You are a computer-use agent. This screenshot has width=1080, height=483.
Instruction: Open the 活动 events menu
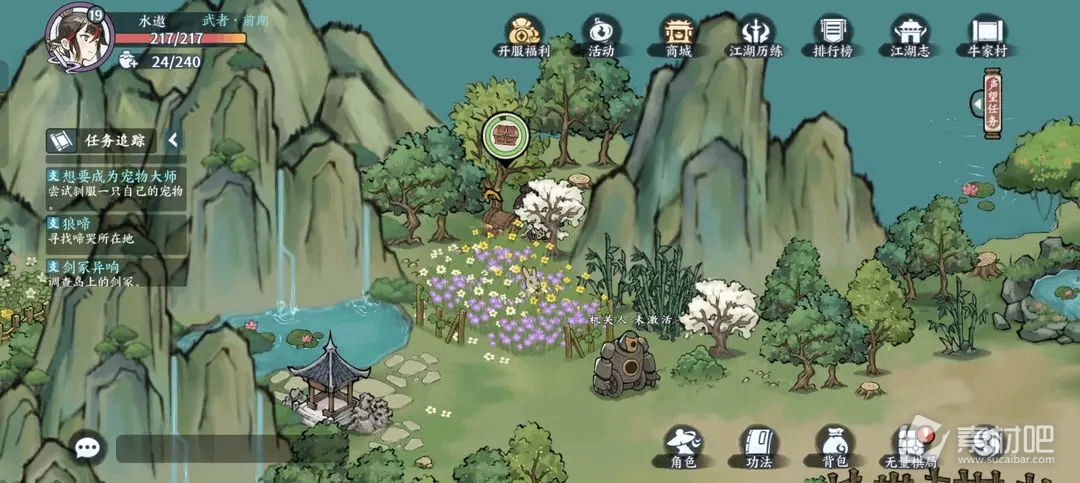point(601,36)
